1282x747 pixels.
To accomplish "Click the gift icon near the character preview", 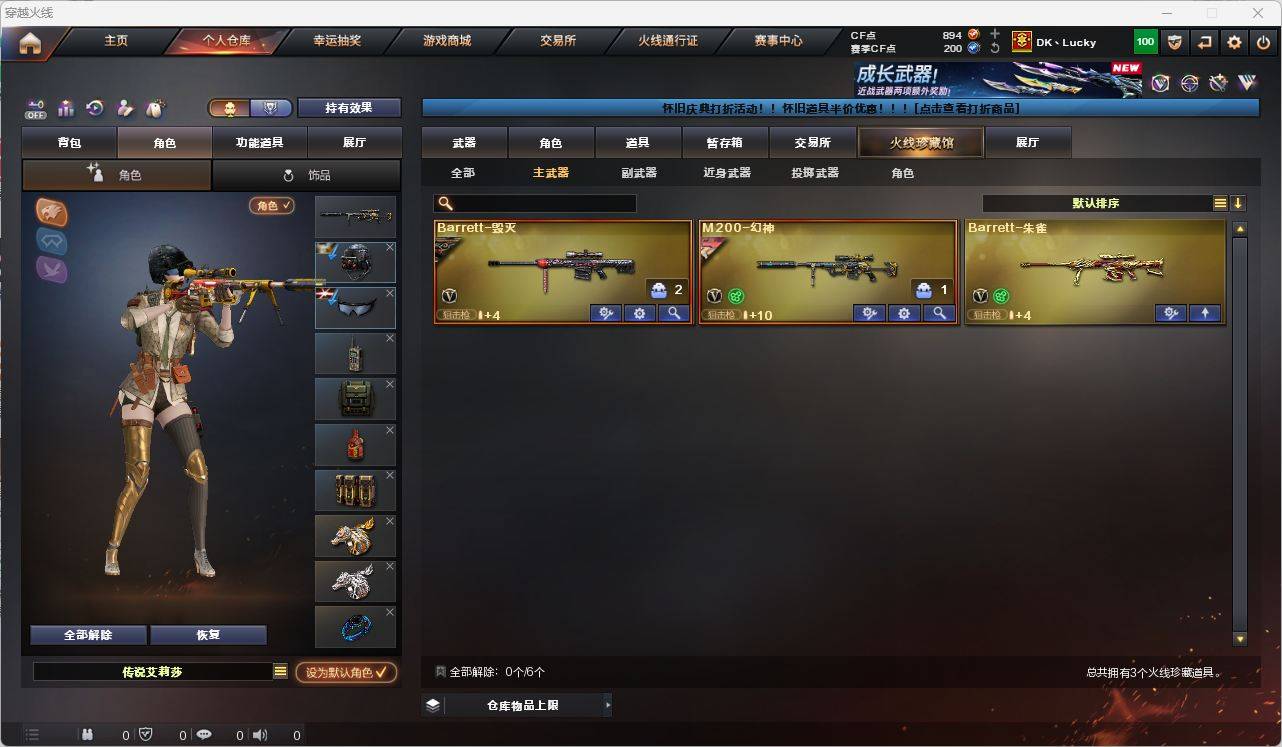I will coord(65,108).
